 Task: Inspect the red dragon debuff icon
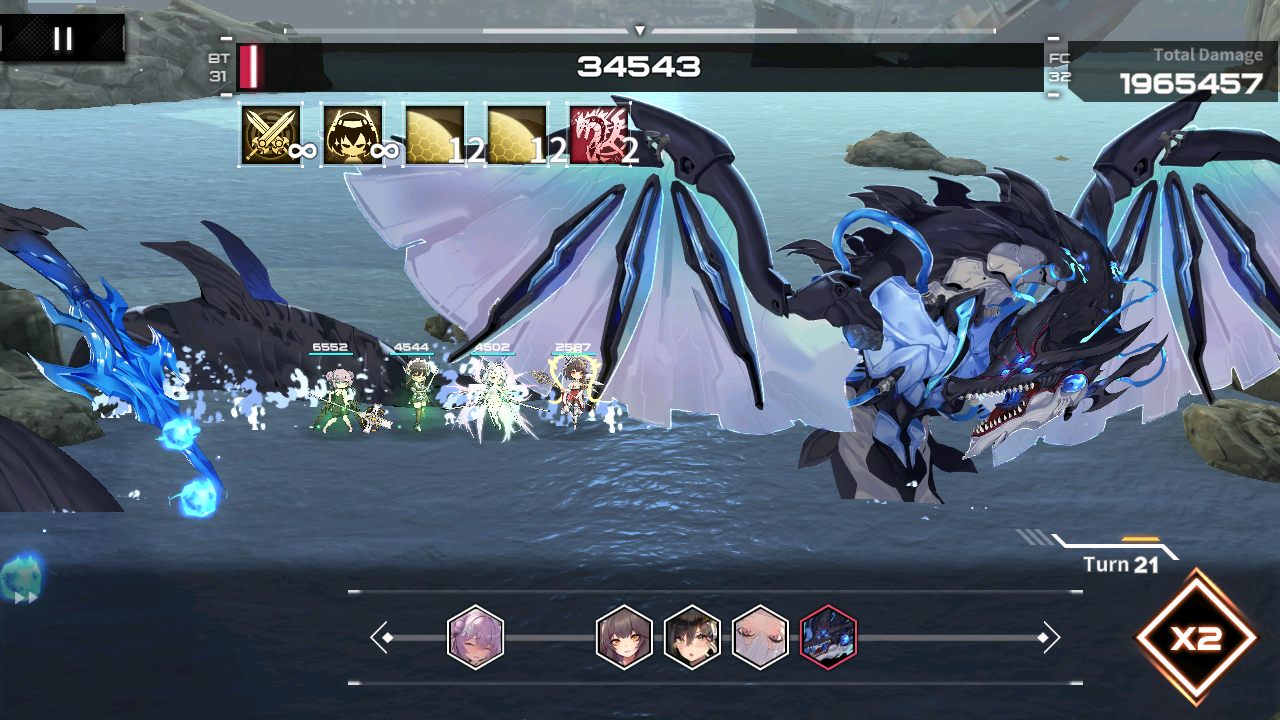pos(599,135)
